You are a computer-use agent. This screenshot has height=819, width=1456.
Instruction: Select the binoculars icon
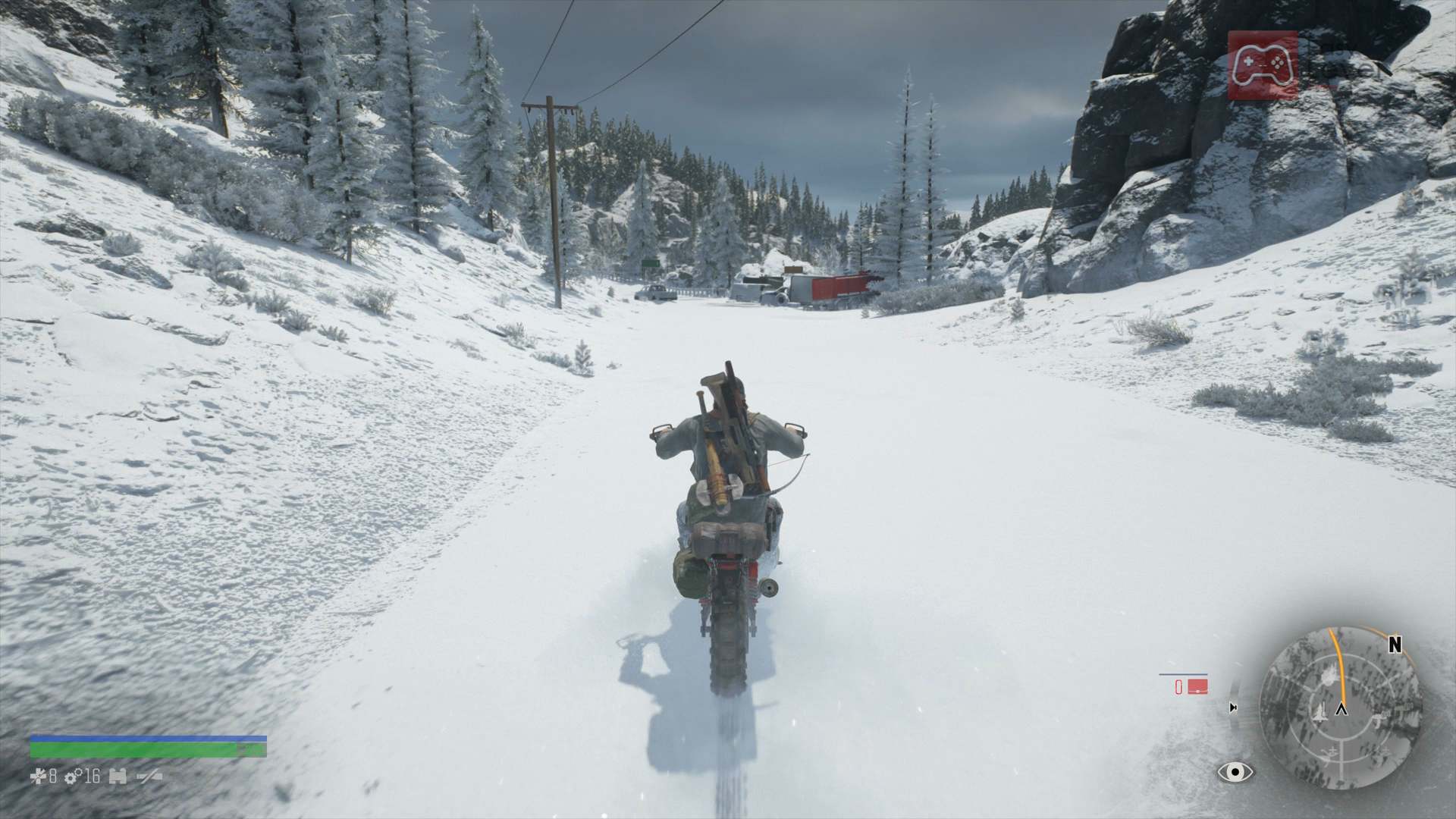tap(118, 777)
